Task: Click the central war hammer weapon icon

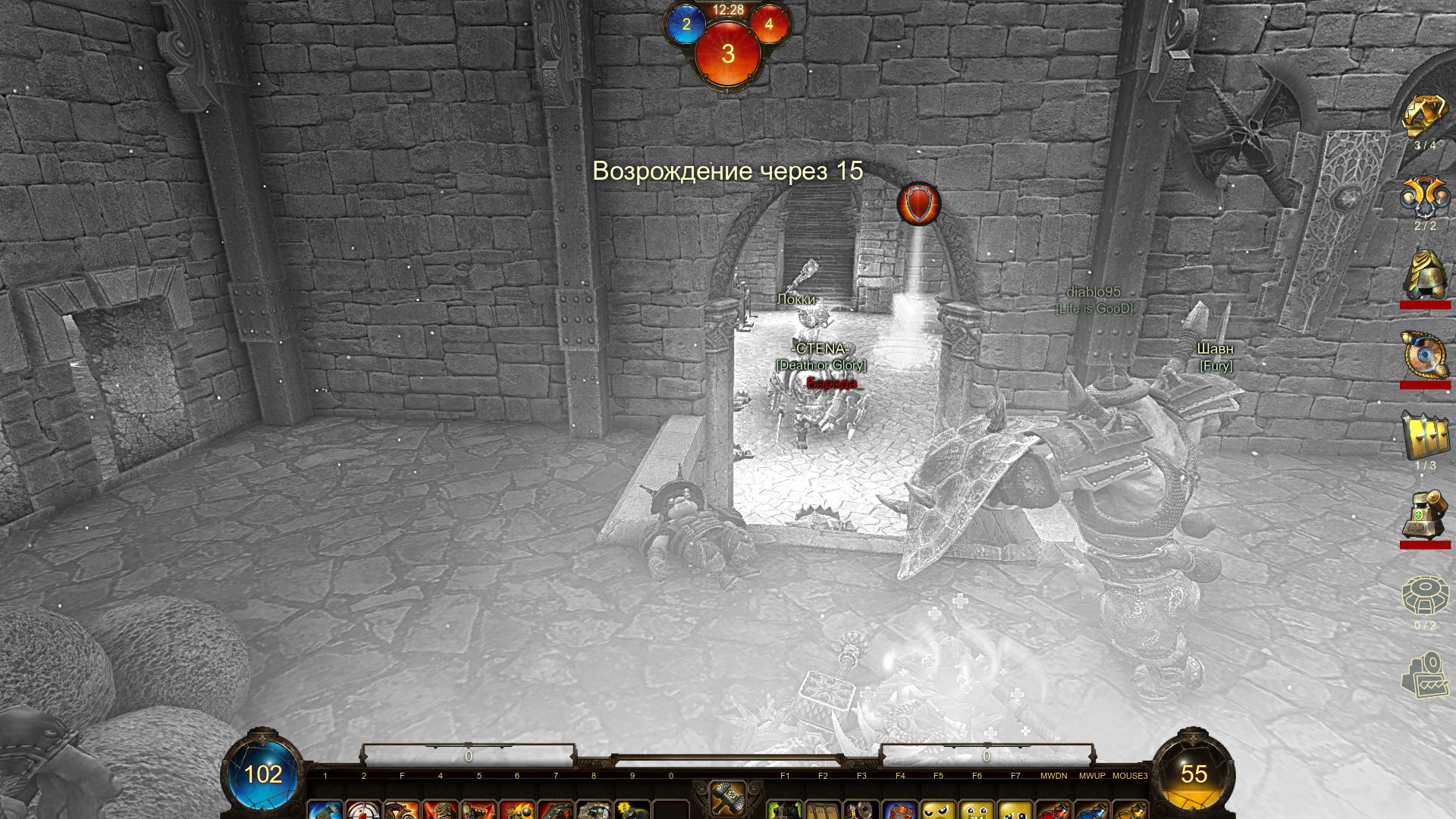Action: [727, 798]
